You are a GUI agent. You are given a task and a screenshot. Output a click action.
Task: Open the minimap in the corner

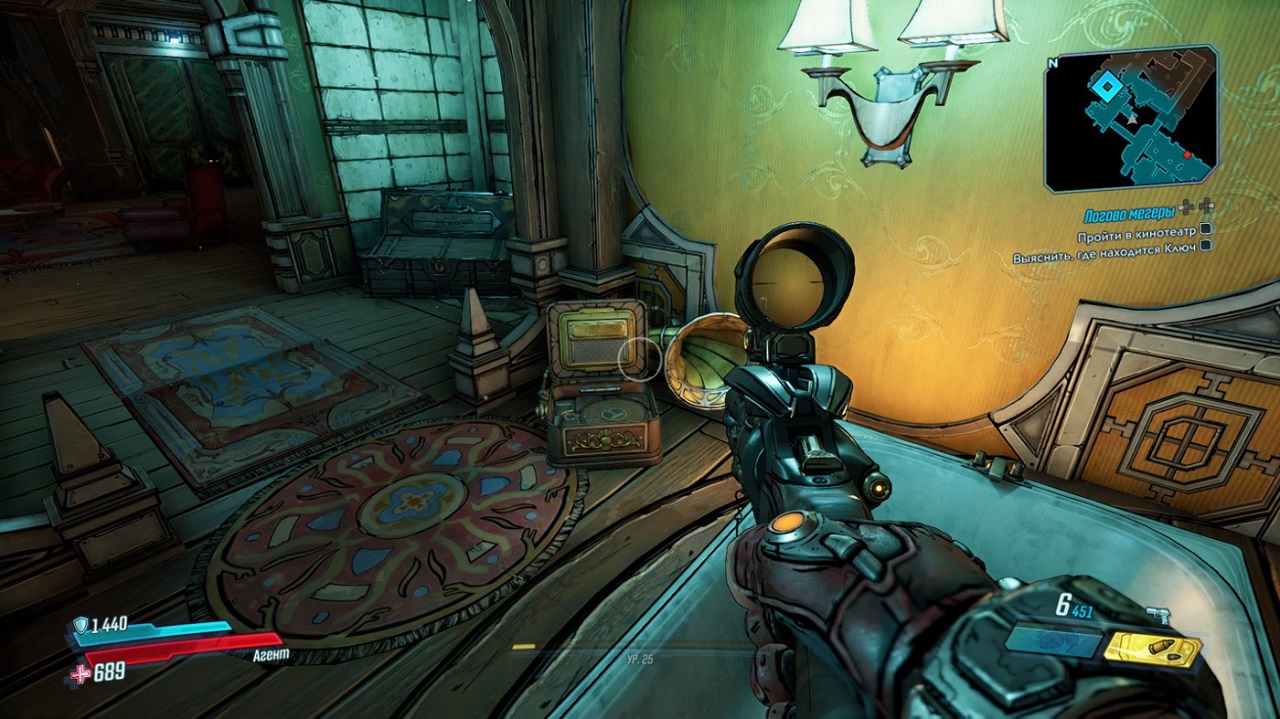(x=1130, y=118)
